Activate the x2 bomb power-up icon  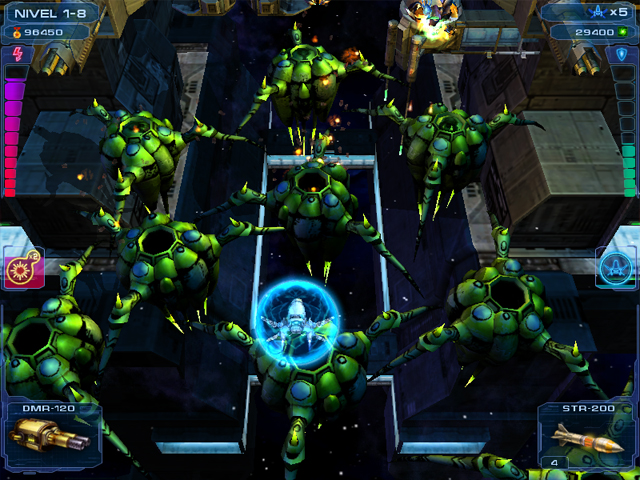22,267
